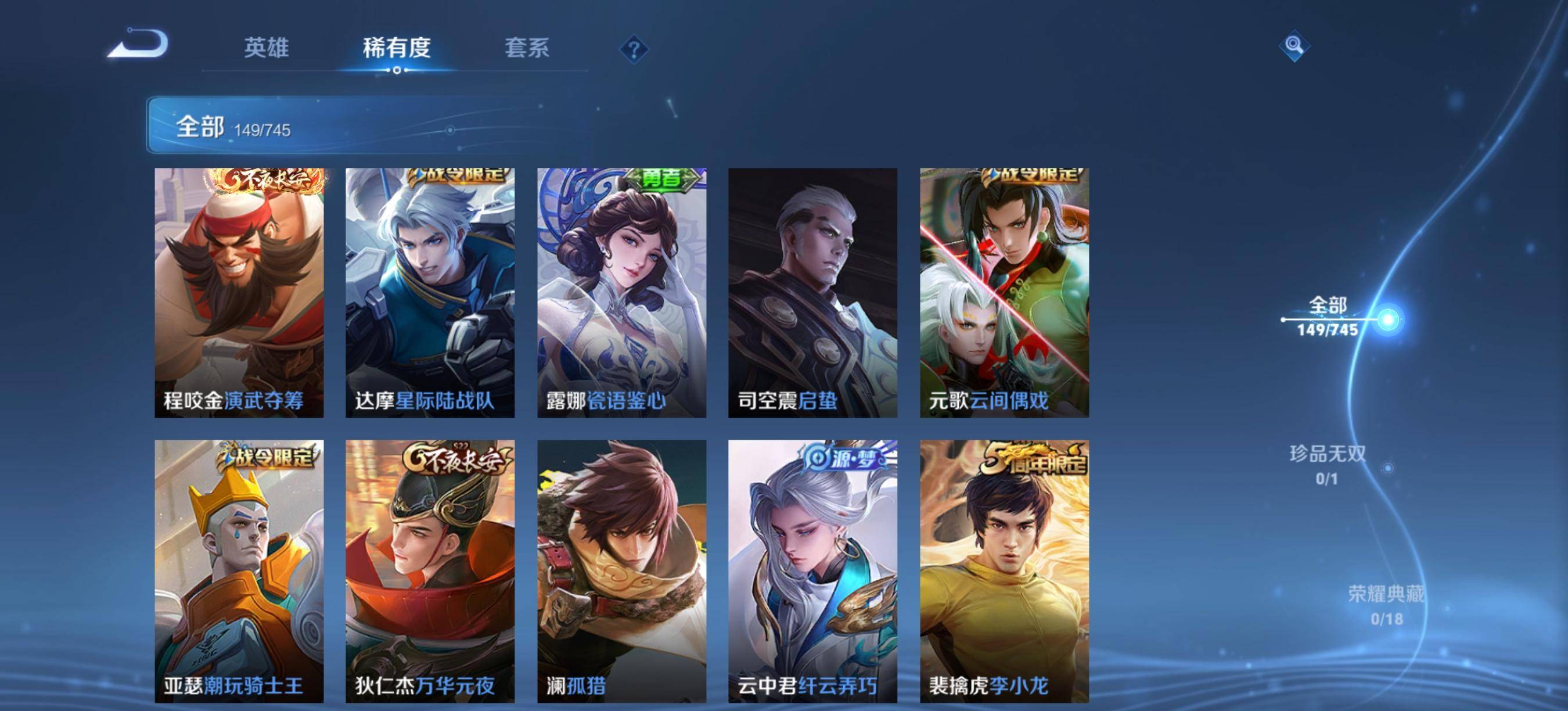Viewport: 1568px width, 711px height.
Task: Open the 套系 tab
Action: 527,48
